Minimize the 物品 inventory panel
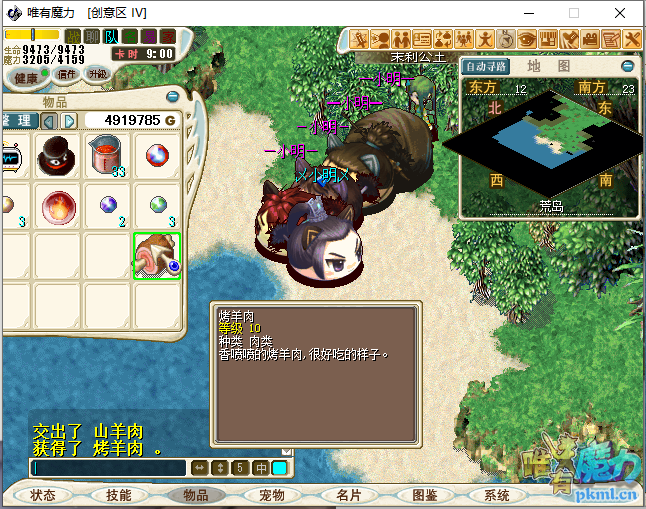This screenshot has width=646, height=509. (172, 96)
